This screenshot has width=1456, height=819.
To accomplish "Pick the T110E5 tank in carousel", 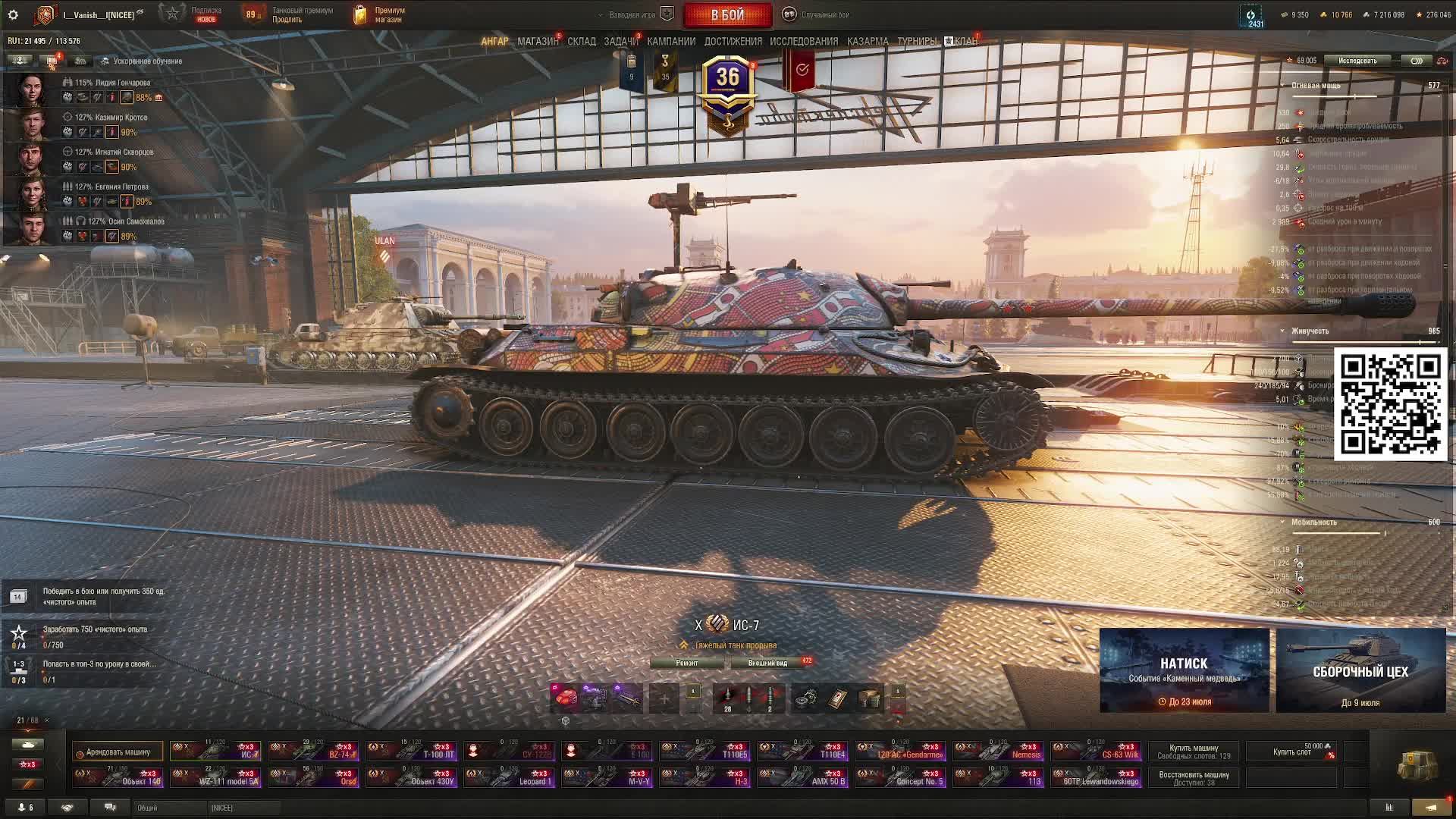I will tap(705, 751).
